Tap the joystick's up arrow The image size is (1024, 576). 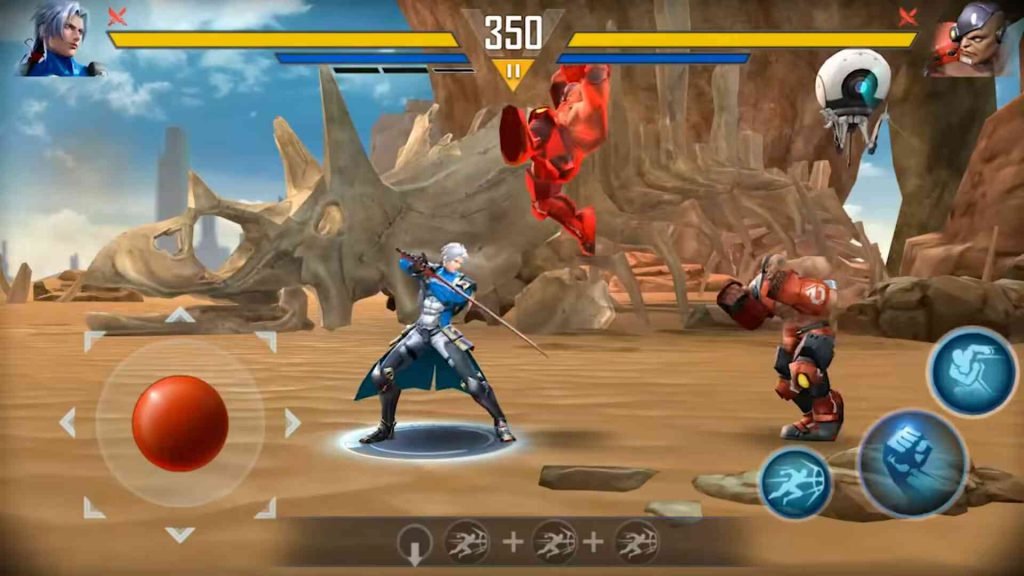[x=180, y=315]
